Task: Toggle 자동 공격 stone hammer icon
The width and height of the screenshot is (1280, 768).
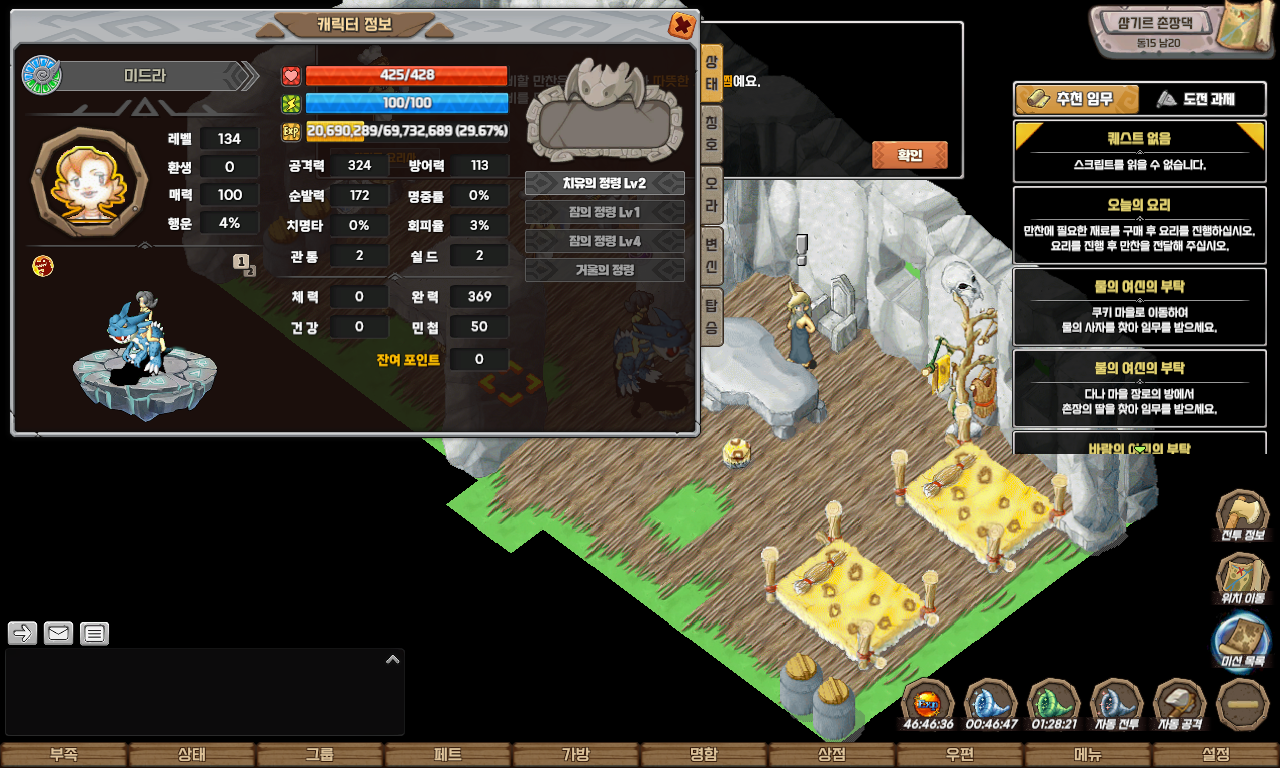Action: (1179, 704)
